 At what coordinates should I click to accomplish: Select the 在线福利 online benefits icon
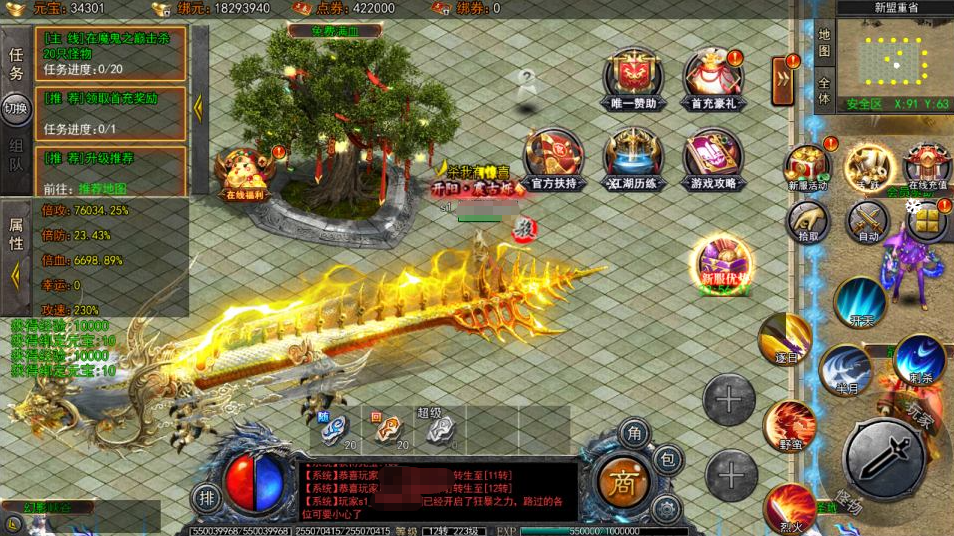(241, 176)
